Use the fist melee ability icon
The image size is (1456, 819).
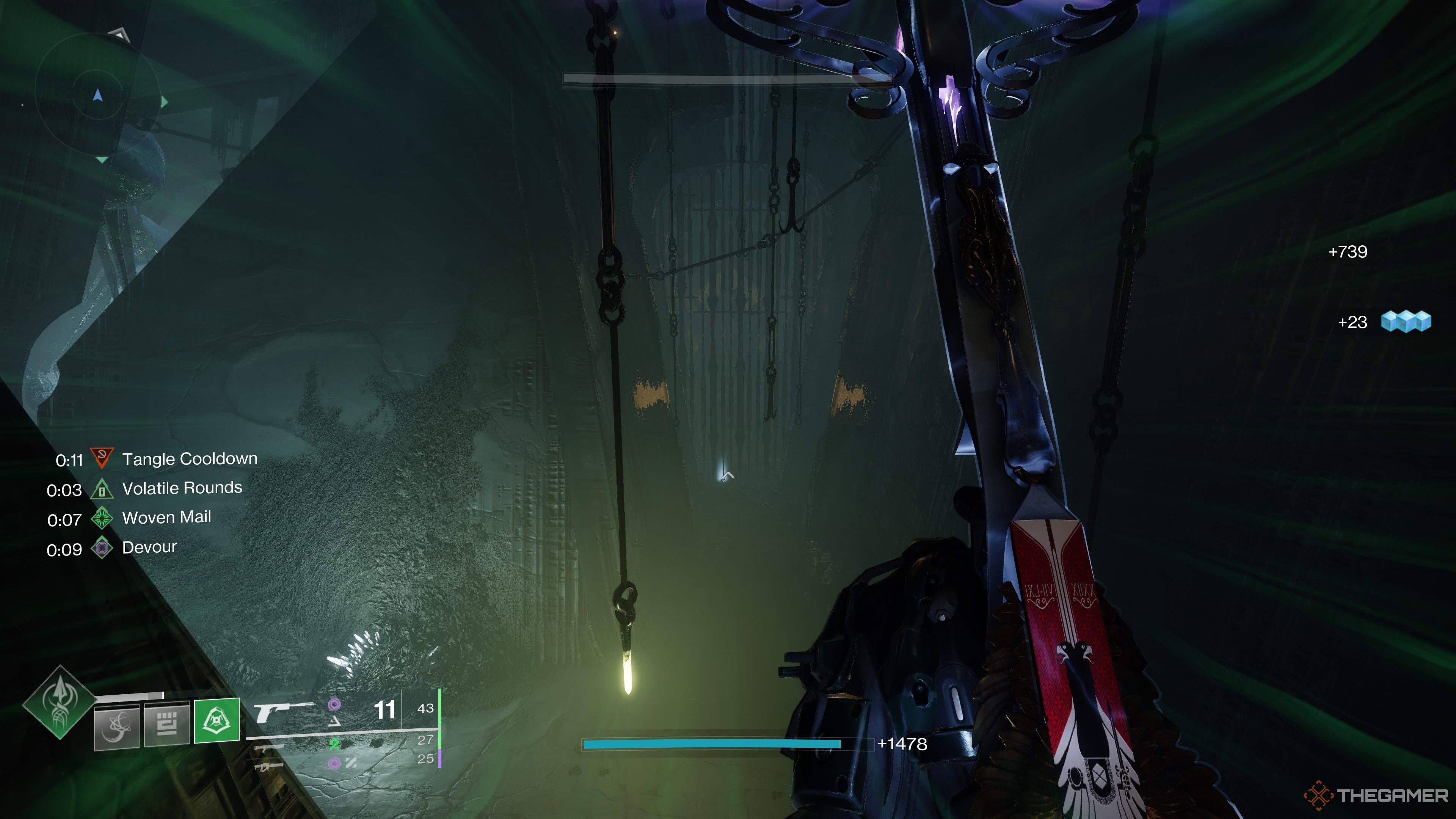pos(167,723)
